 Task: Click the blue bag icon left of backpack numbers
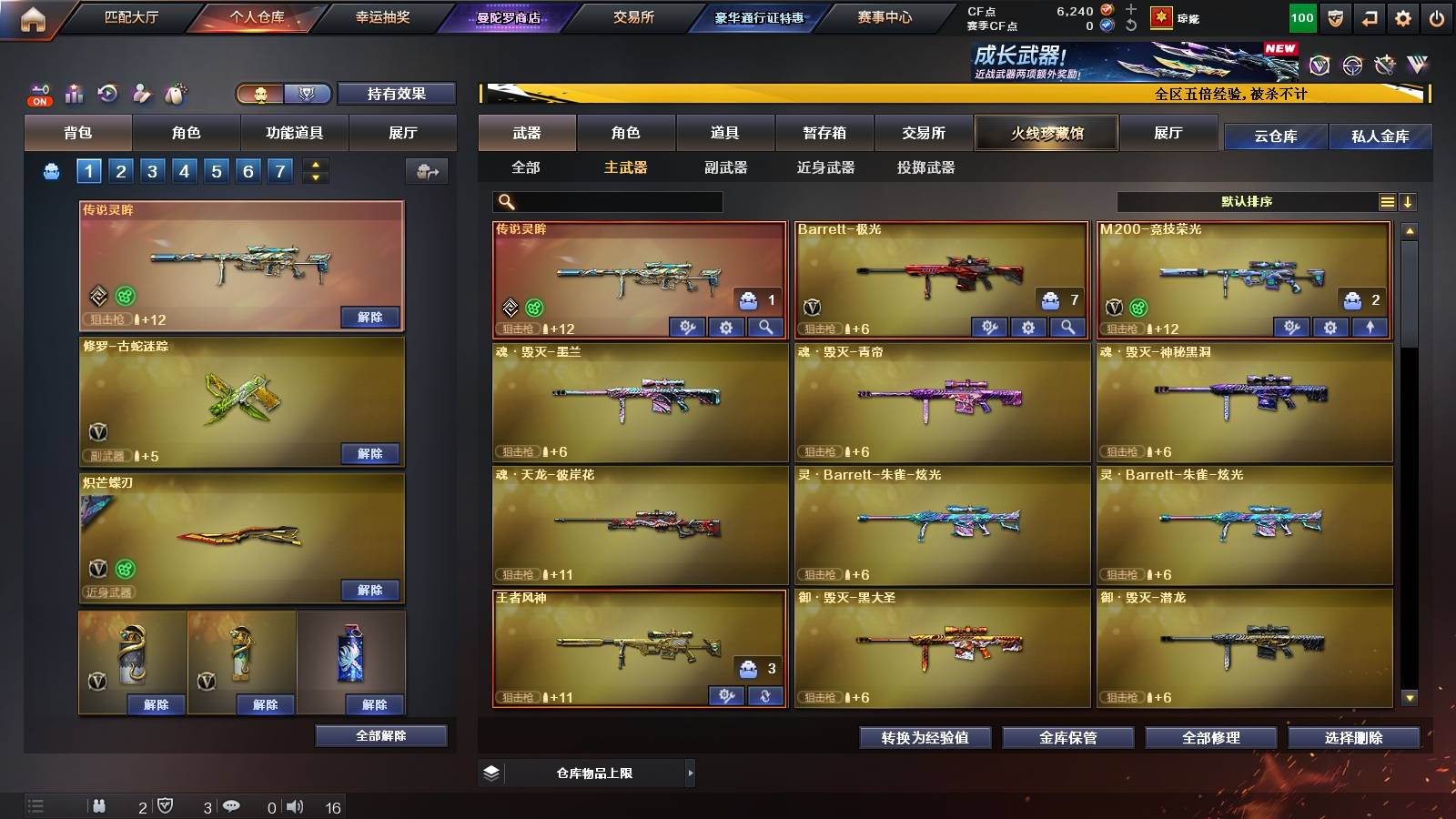coord(50,170)
